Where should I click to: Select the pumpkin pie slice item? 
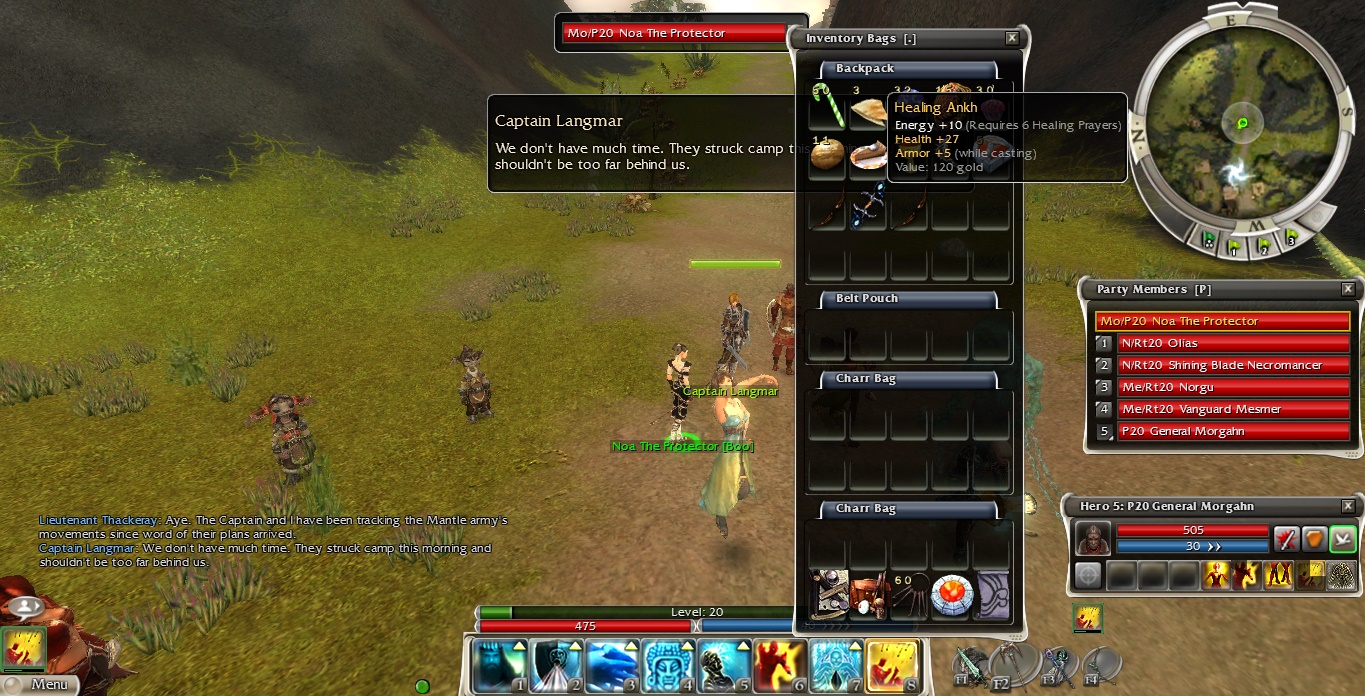[868, 155]
